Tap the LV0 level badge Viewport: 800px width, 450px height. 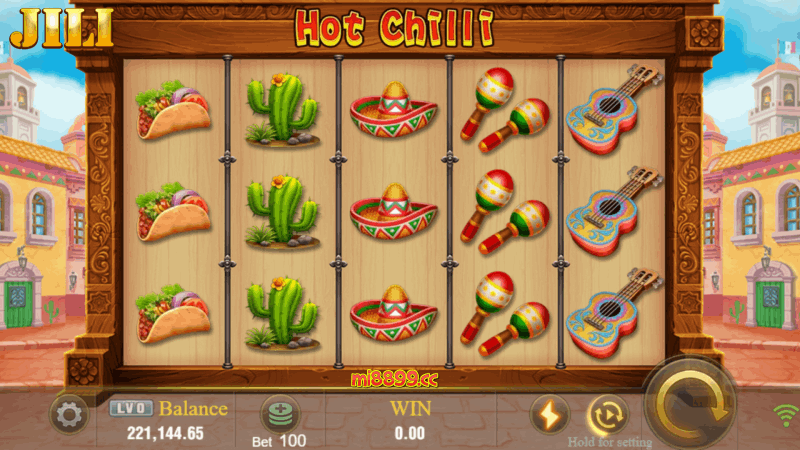130,408
